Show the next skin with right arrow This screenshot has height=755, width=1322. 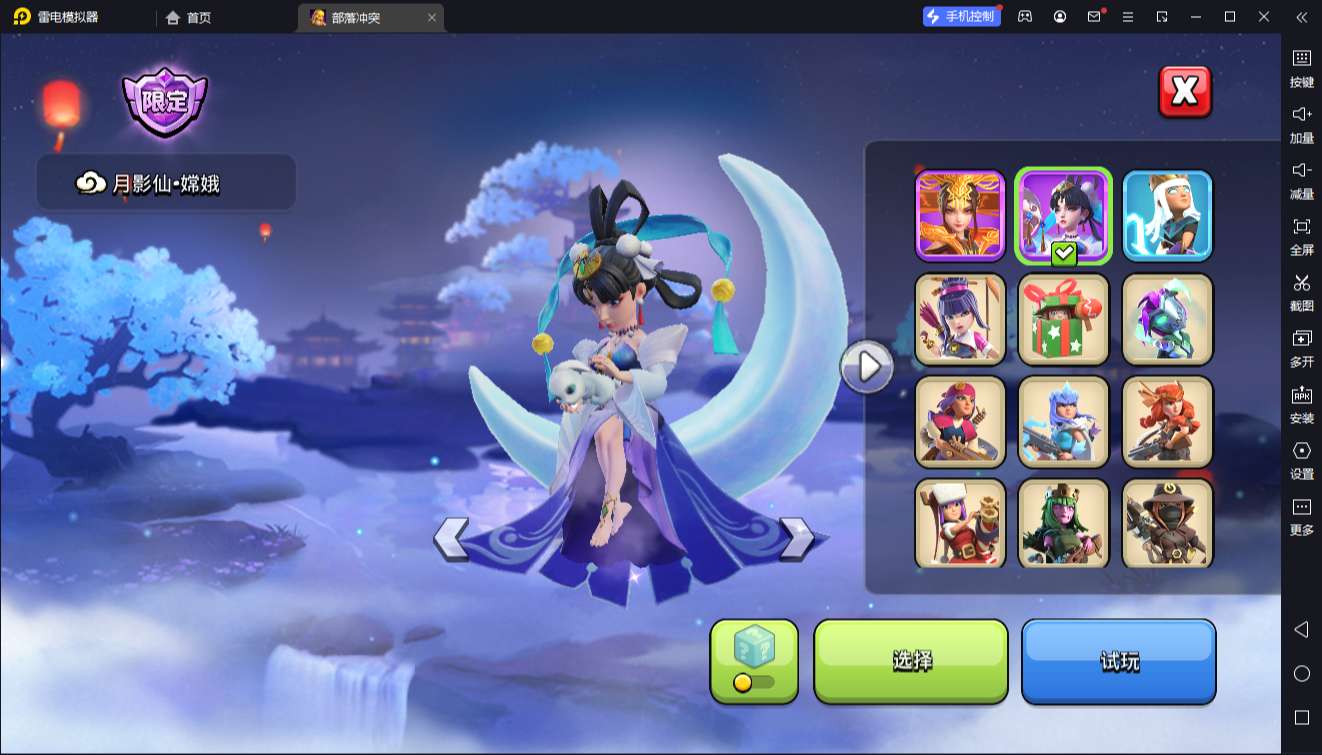point(796,538)
